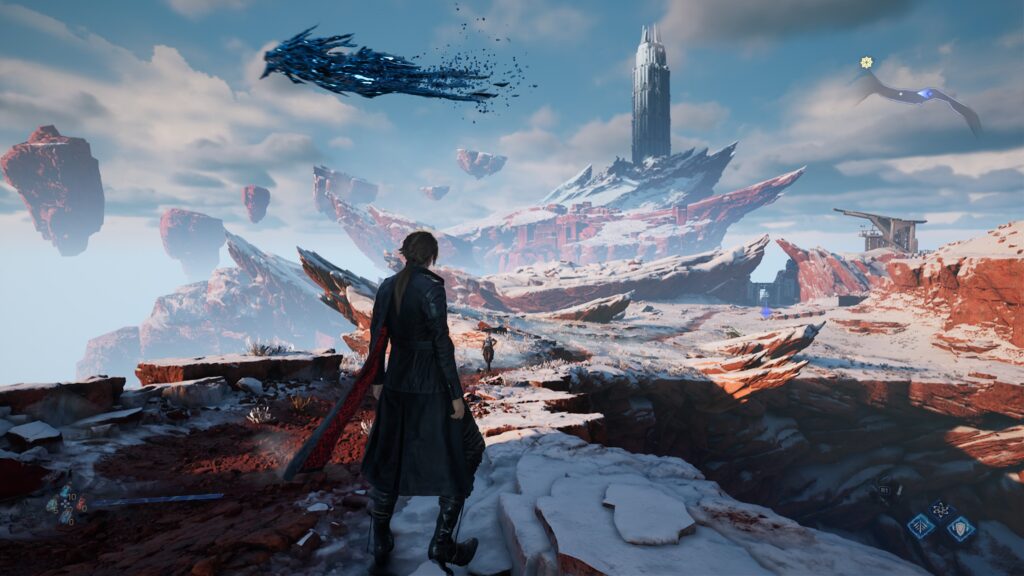Select the cyan consumable with count 10
This screenshot has height=576, width=1024.
coord(65,492)
